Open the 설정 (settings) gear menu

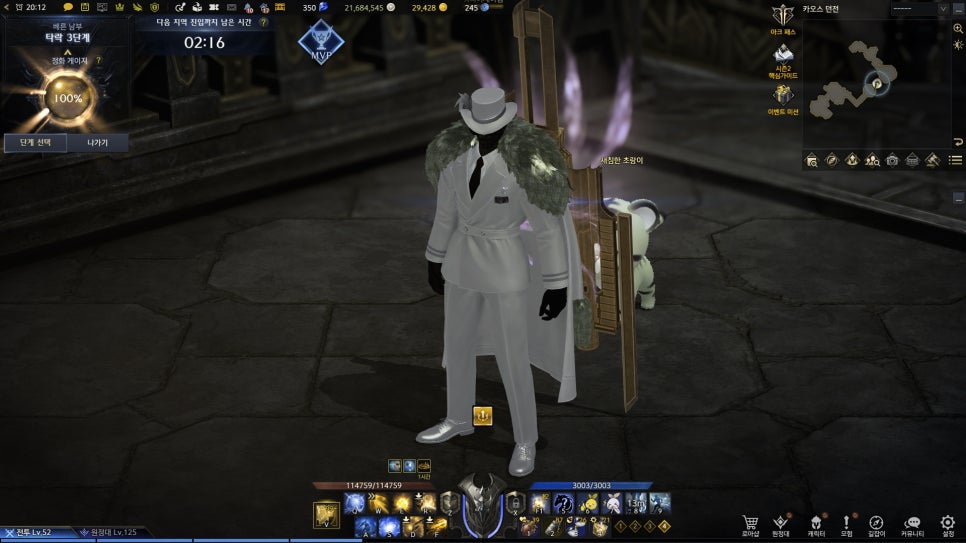click(x=948, y=522)
